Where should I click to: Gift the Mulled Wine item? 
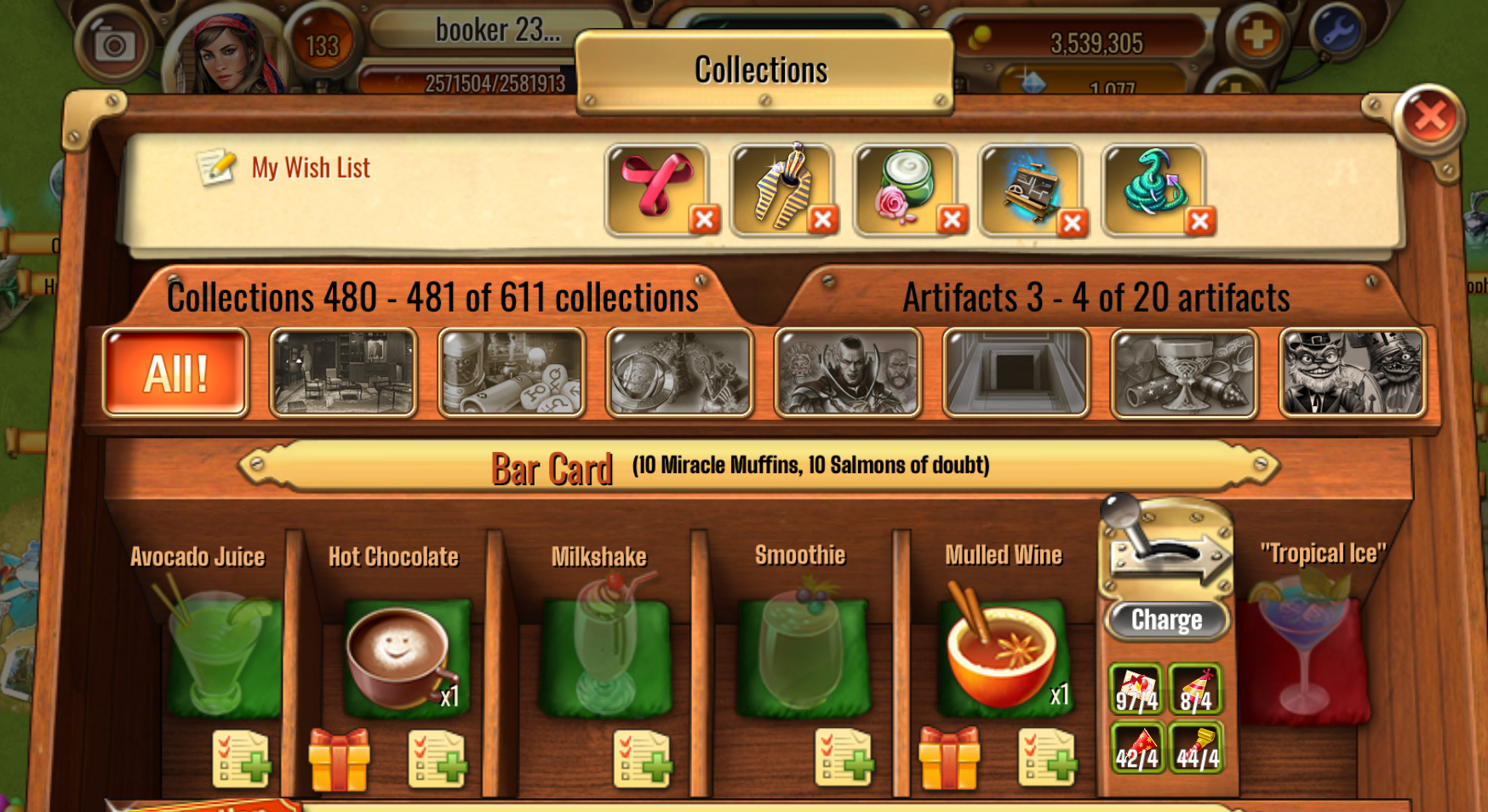pyautogui.click(x=949, y=758)
